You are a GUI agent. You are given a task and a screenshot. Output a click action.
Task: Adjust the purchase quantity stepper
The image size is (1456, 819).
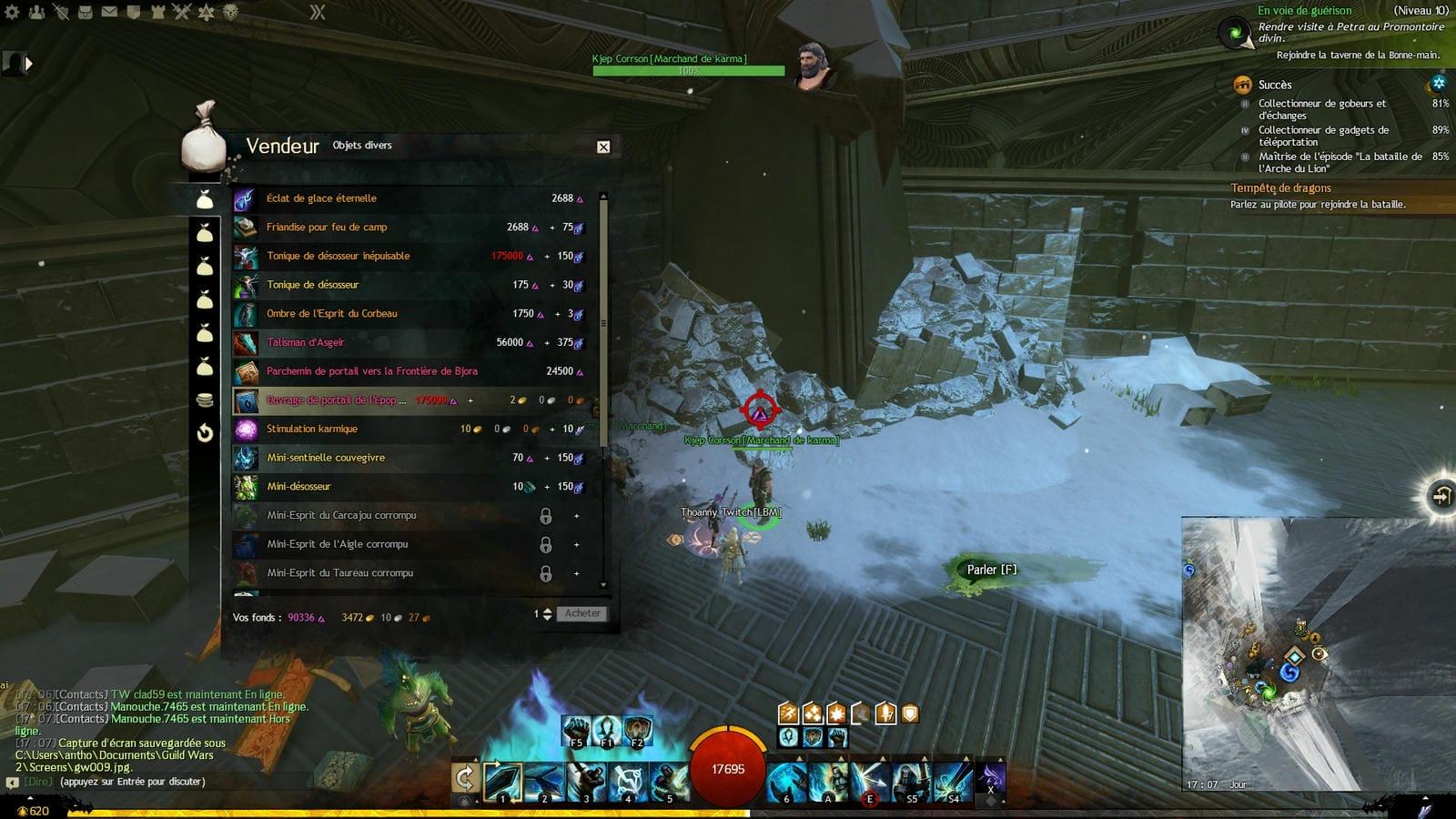[547, 614]
